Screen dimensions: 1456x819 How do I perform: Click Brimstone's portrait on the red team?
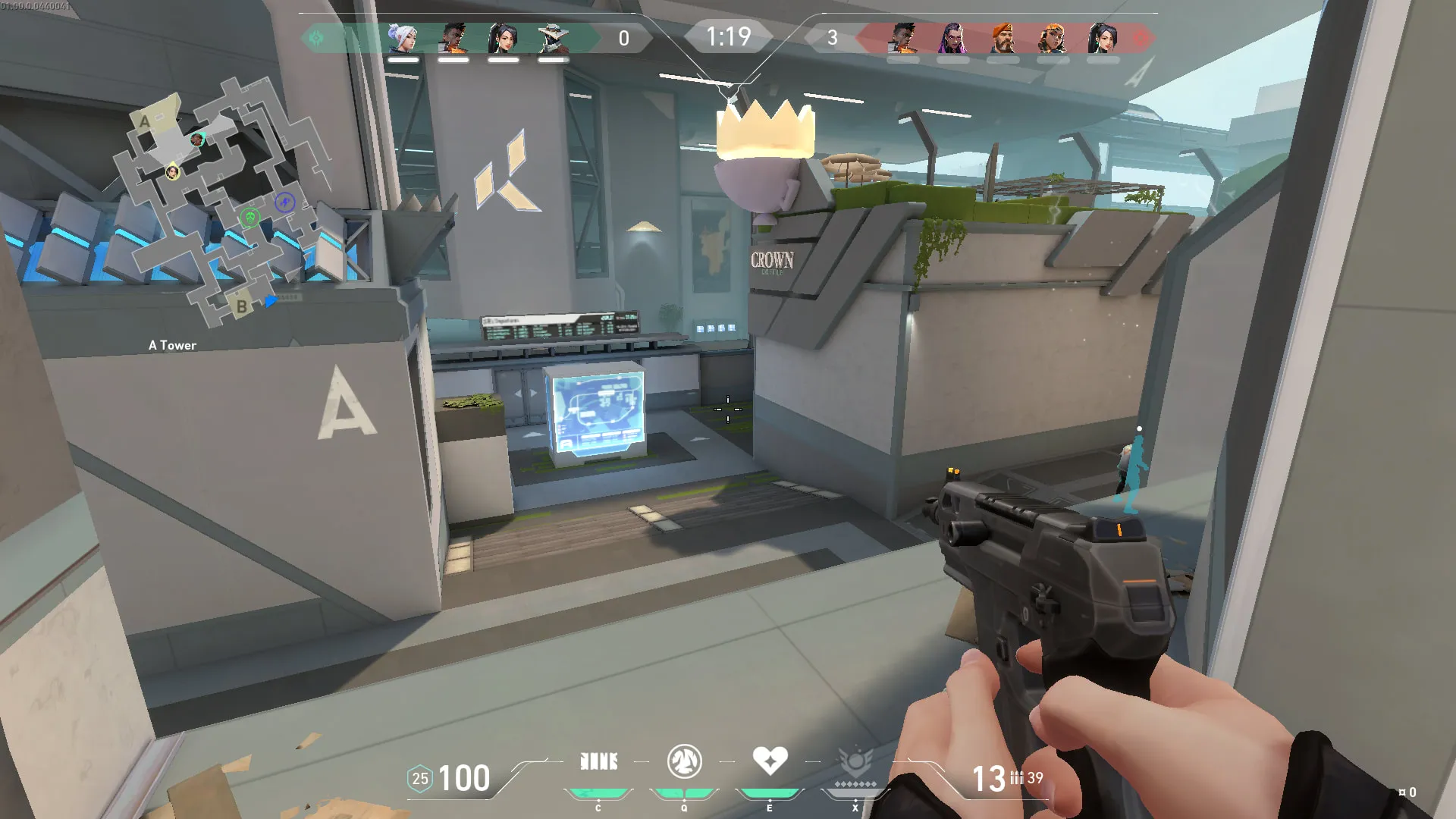click(x=1003, y=37)
